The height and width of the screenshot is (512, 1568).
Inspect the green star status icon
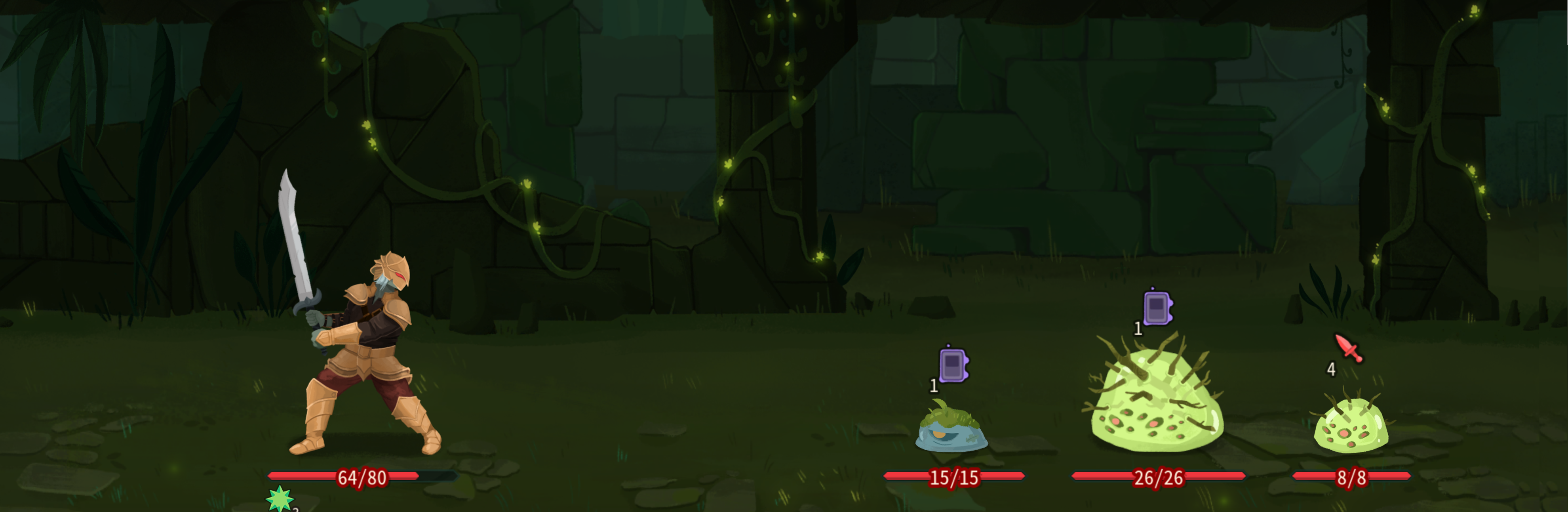pyautogui.click(x=280, y=499)
